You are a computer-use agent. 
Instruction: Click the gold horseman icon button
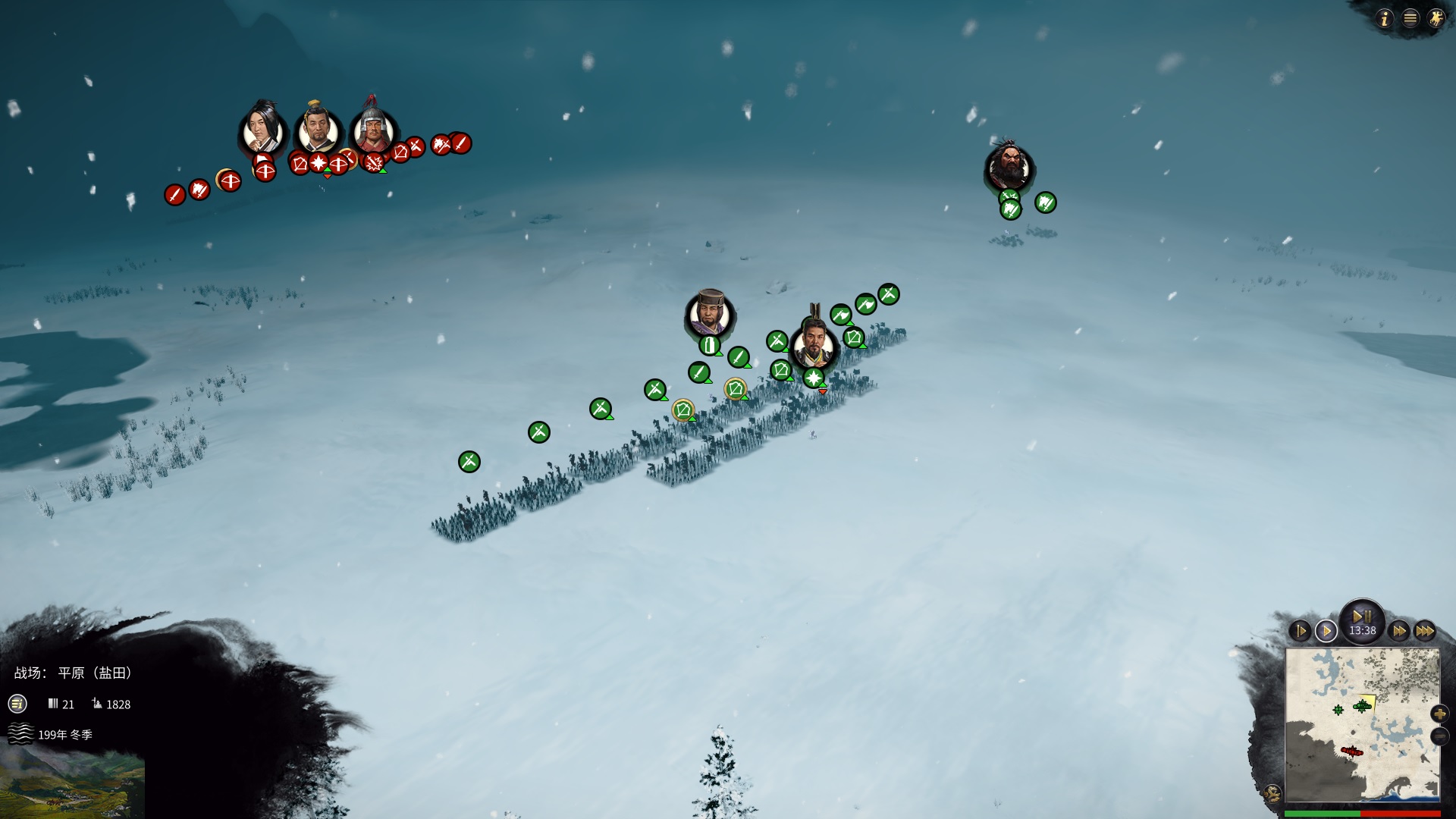click(x=1436, y=19)
